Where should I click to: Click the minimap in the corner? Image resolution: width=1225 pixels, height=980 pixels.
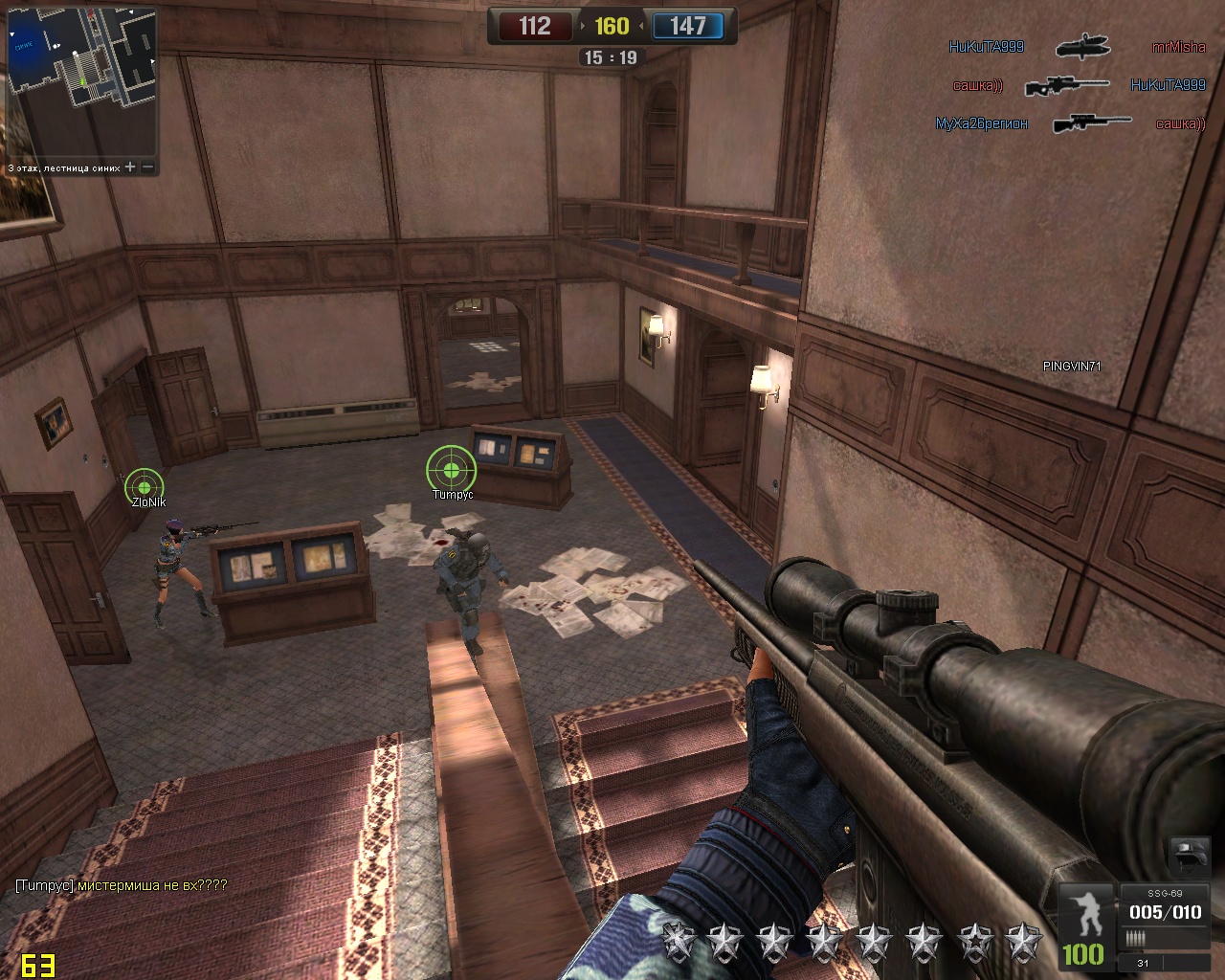coord(81,83)
